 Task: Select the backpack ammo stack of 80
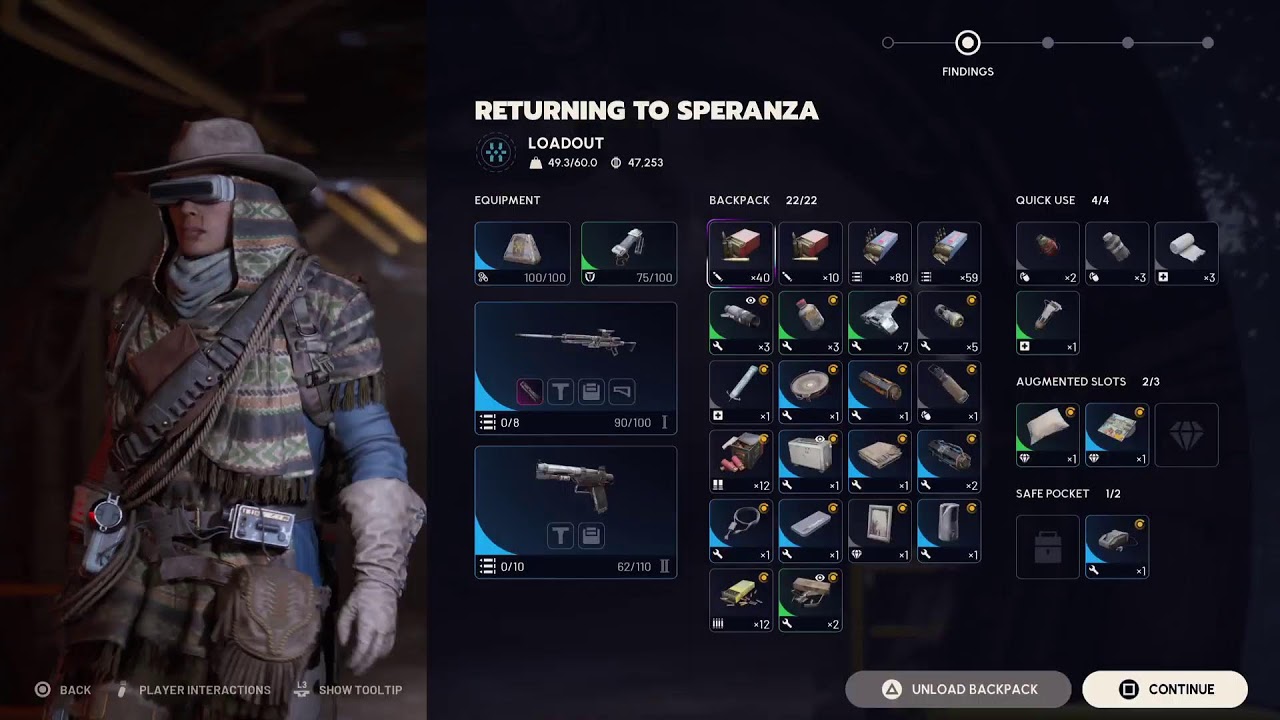[x=880, y=254]
